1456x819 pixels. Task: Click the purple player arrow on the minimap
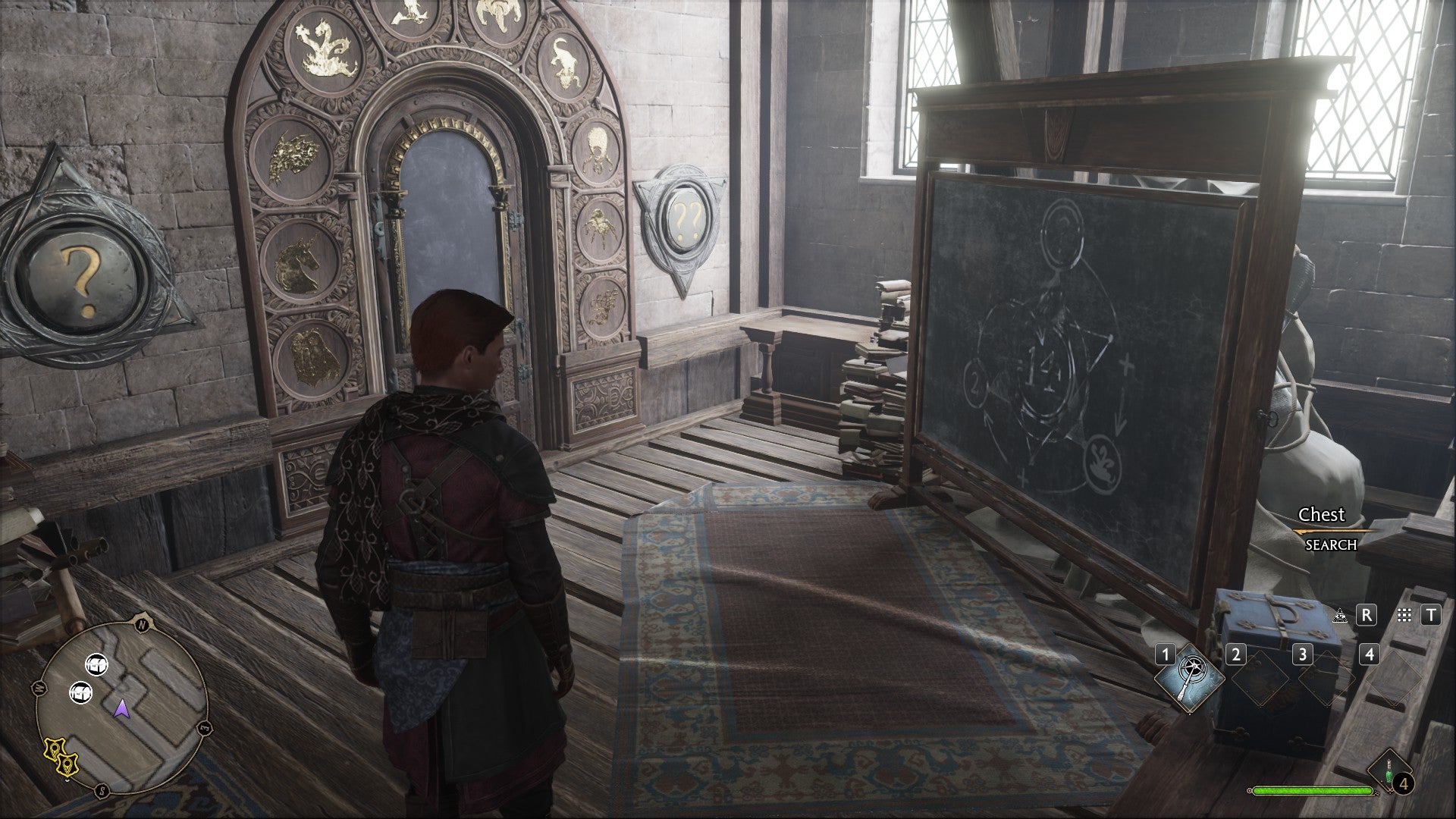coord(123,710)
